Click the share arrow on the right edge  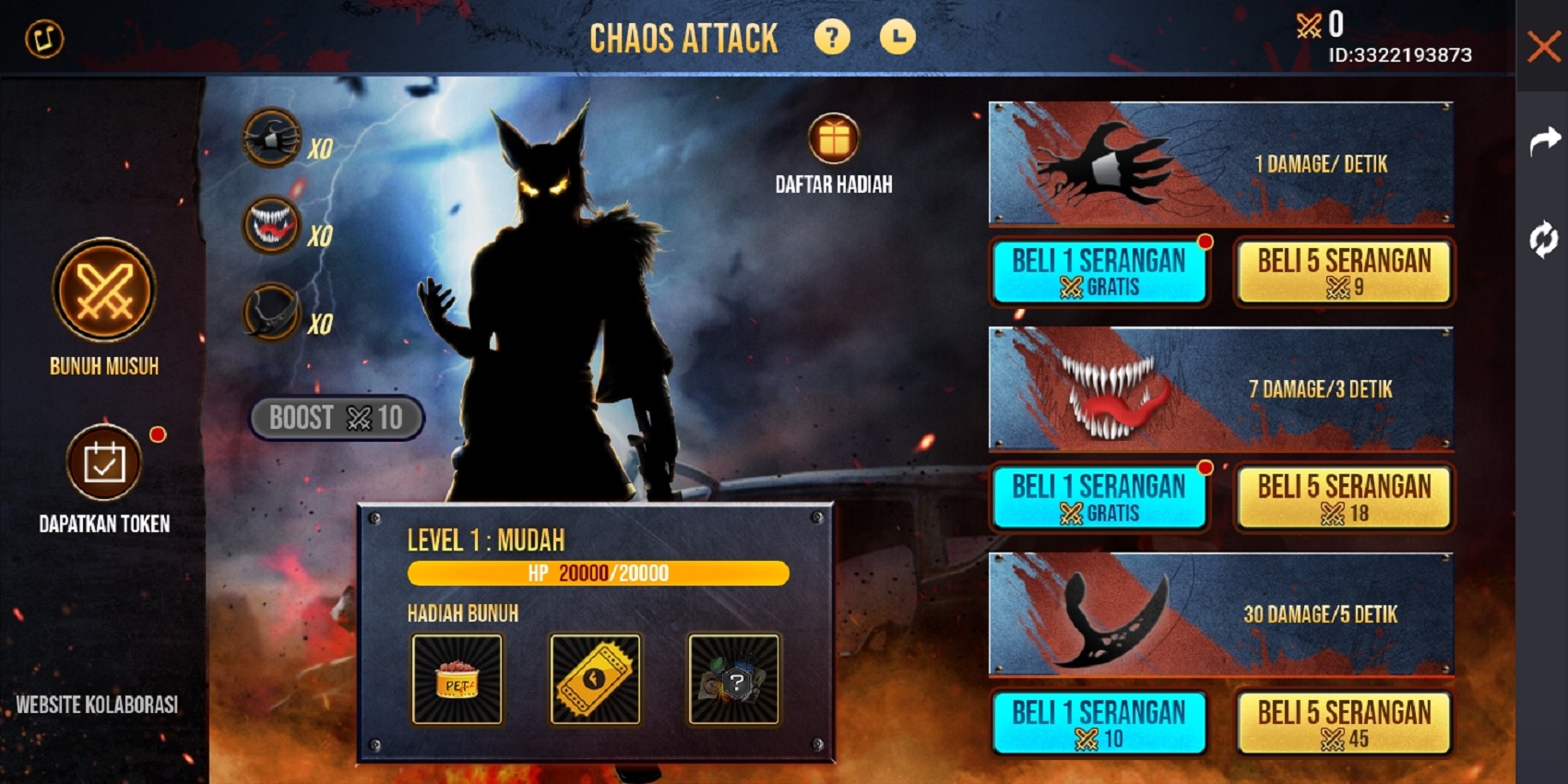[1544, 140]
